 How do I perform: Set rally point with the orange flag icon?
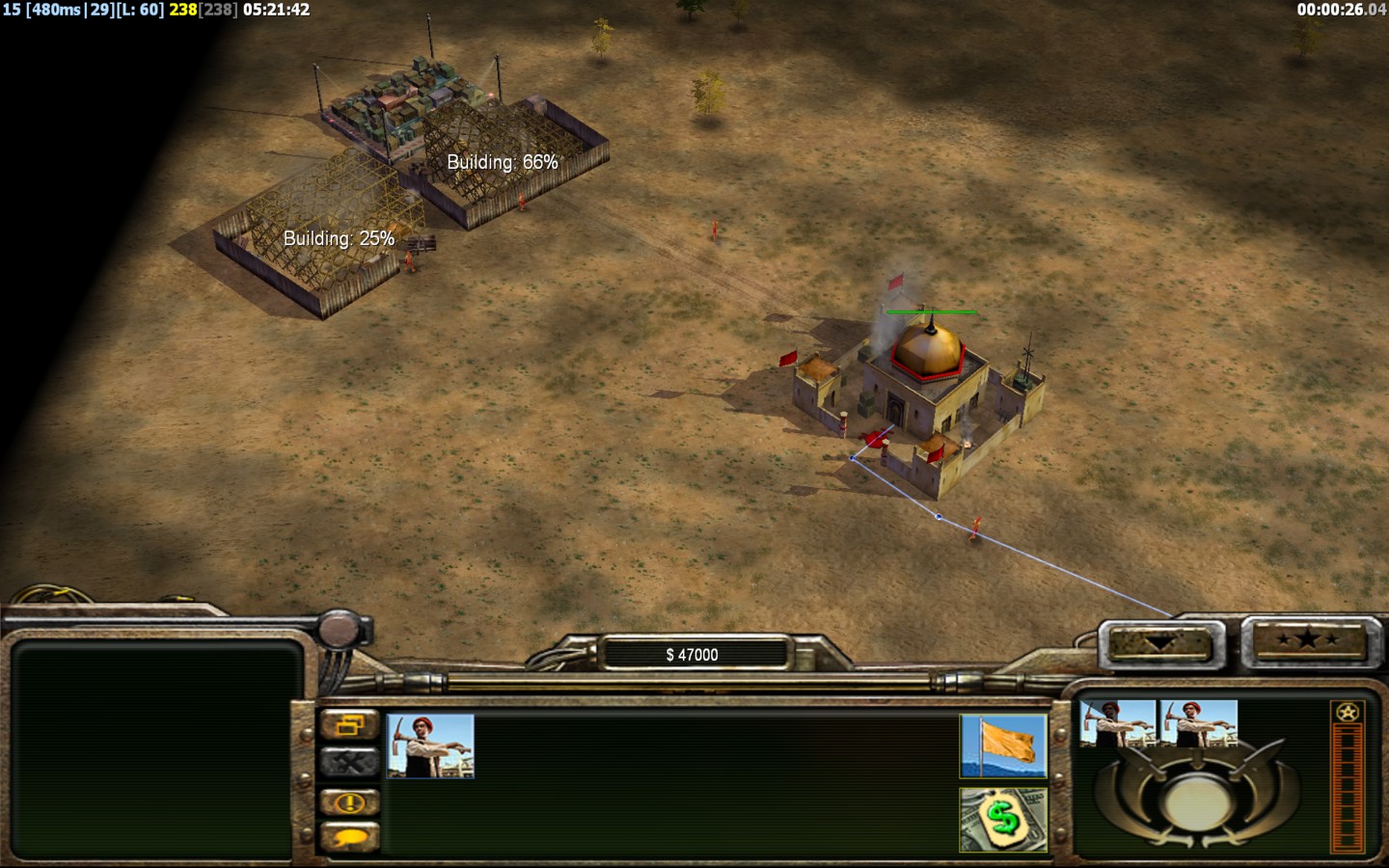[1003, 746]
